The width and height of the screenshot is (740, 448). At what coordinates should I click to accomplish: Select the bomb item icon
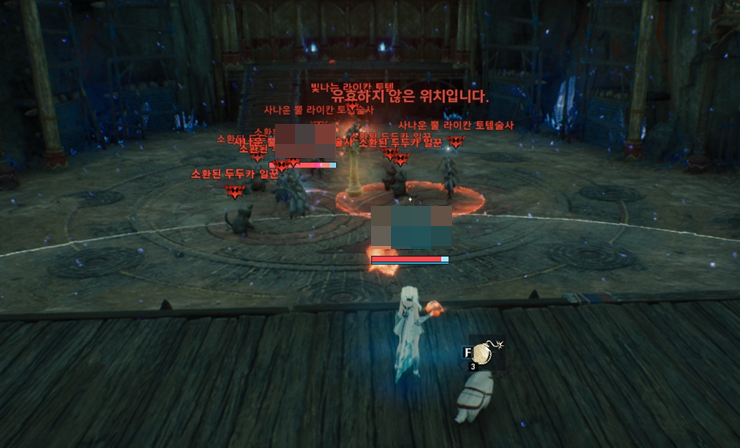pos(485,353)
